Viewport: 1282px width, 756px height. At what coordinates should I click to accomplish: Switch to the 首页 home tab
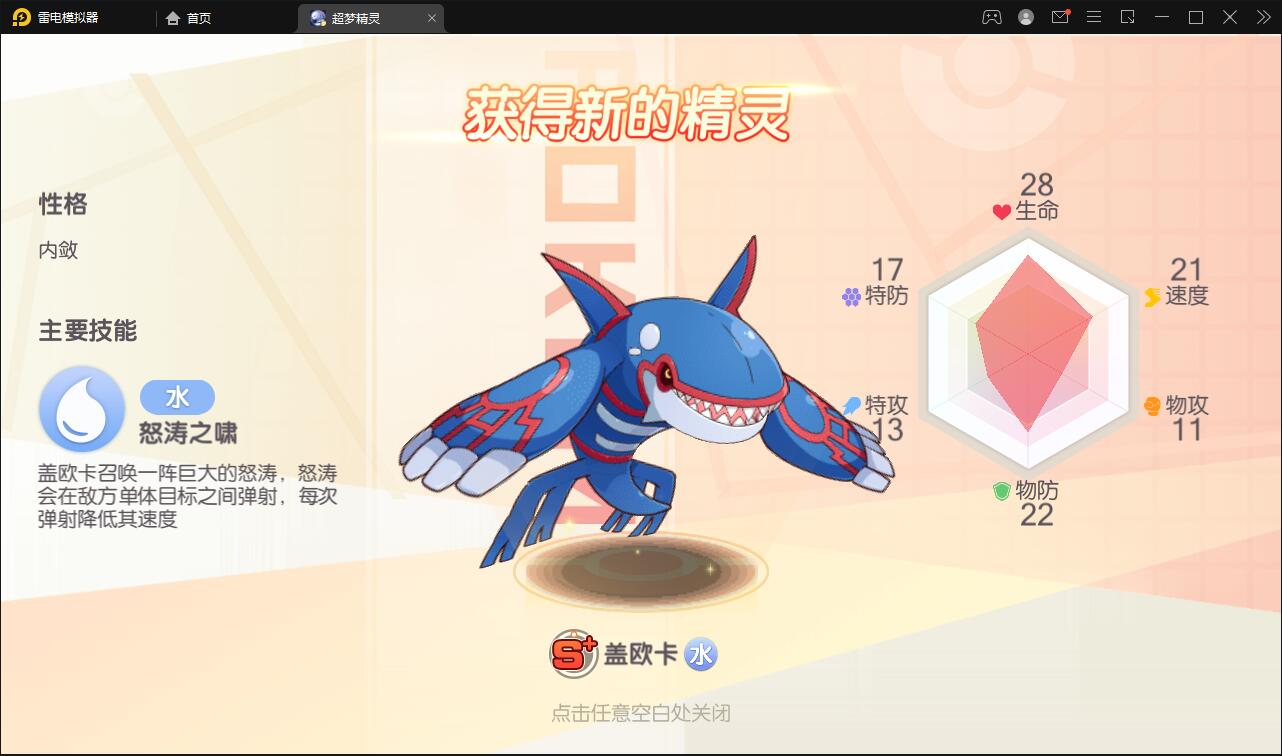click(x=188, y=17)
